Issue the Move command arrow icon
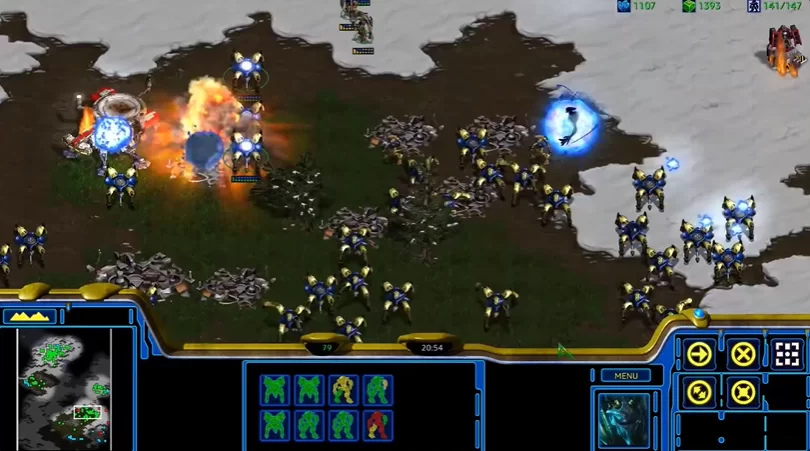Screen dimensions: 810x451 pyautogui.click(x=700, y=354)
